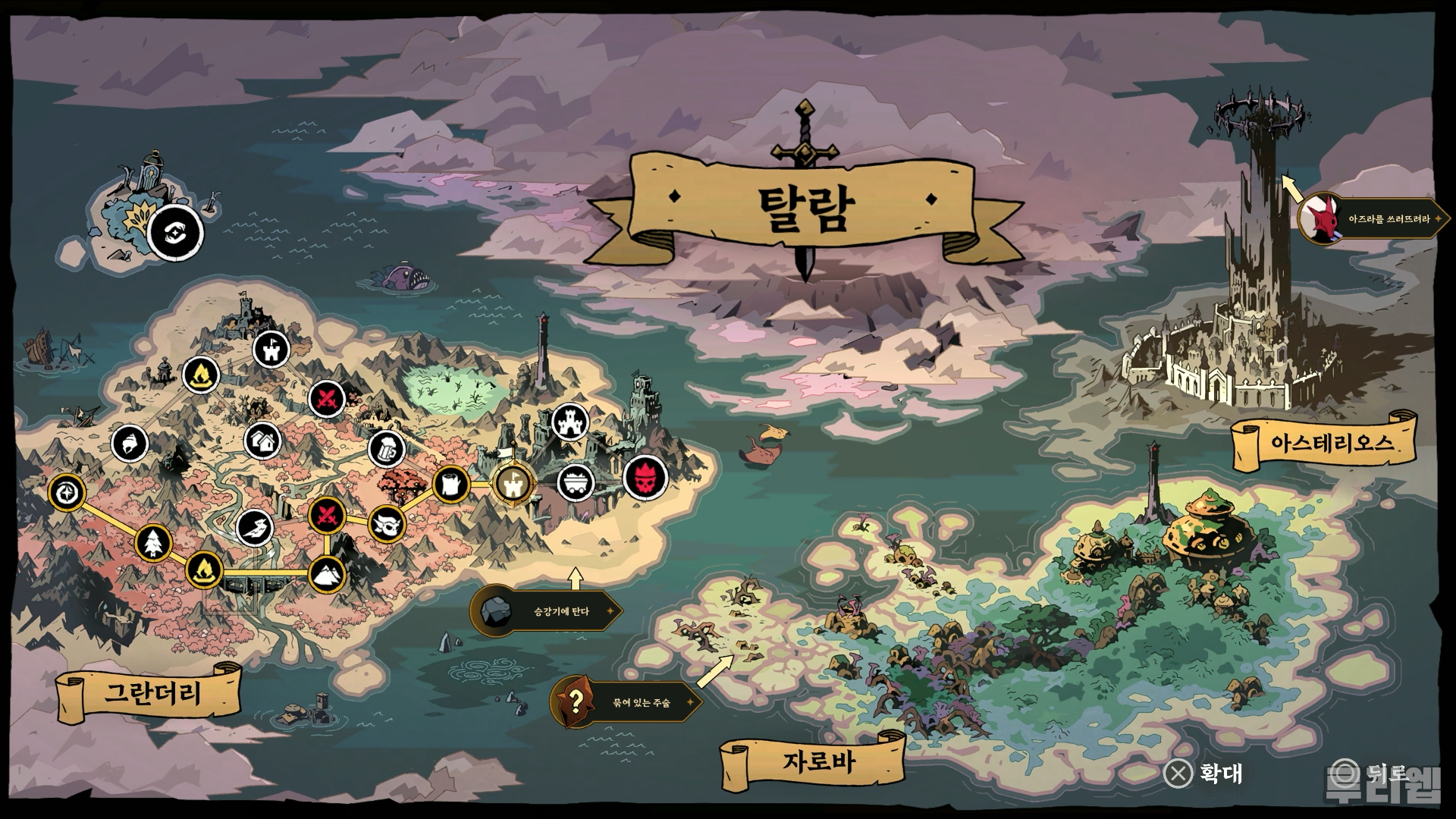Image resolution: width=1456 pixels, height=819 pixels.
Task: Pick the white-ringed campfire node
Action: point(202,374)
